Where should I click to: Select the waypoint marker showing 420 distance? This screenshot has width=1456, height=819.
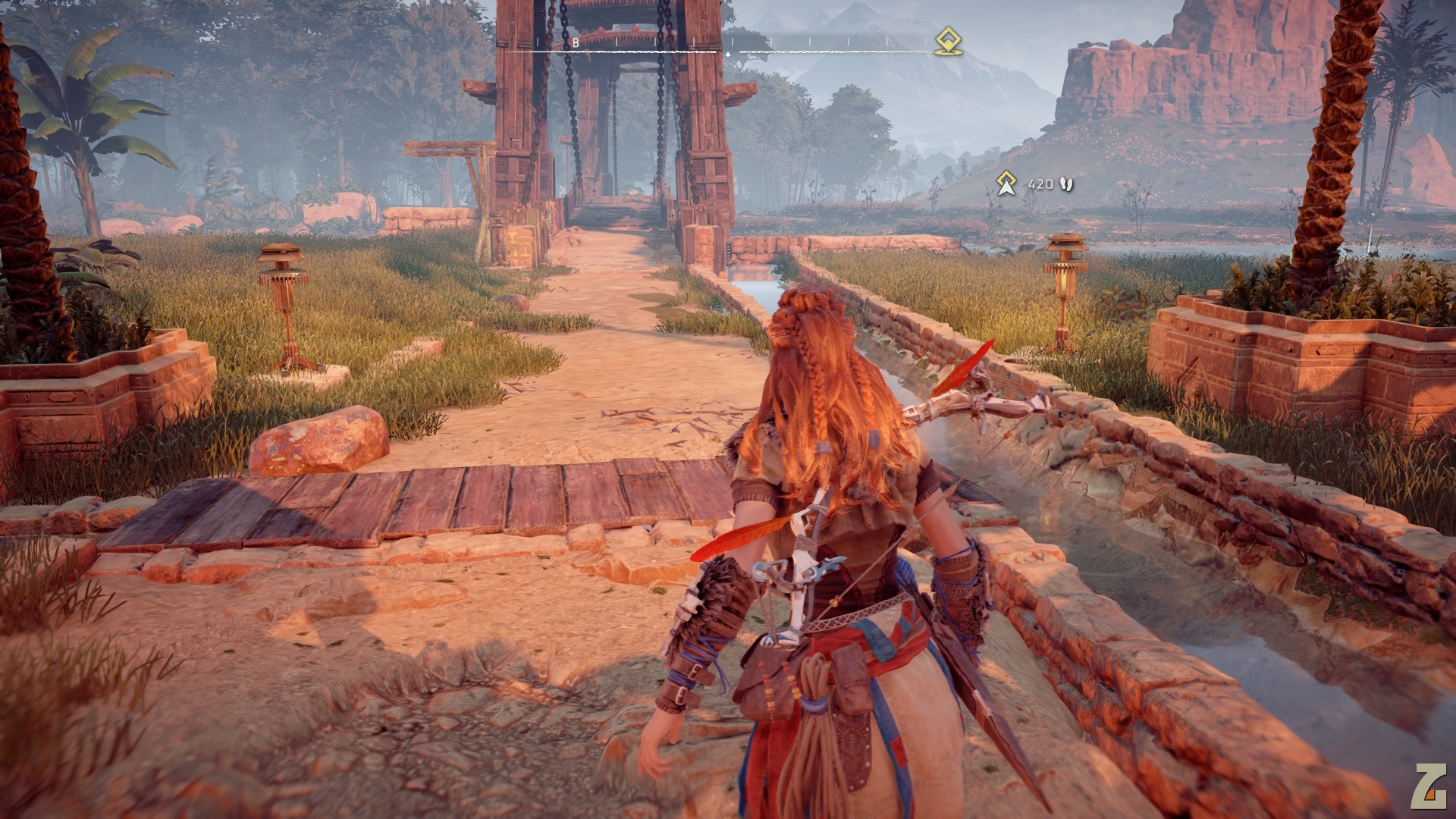coord(1006,184)
